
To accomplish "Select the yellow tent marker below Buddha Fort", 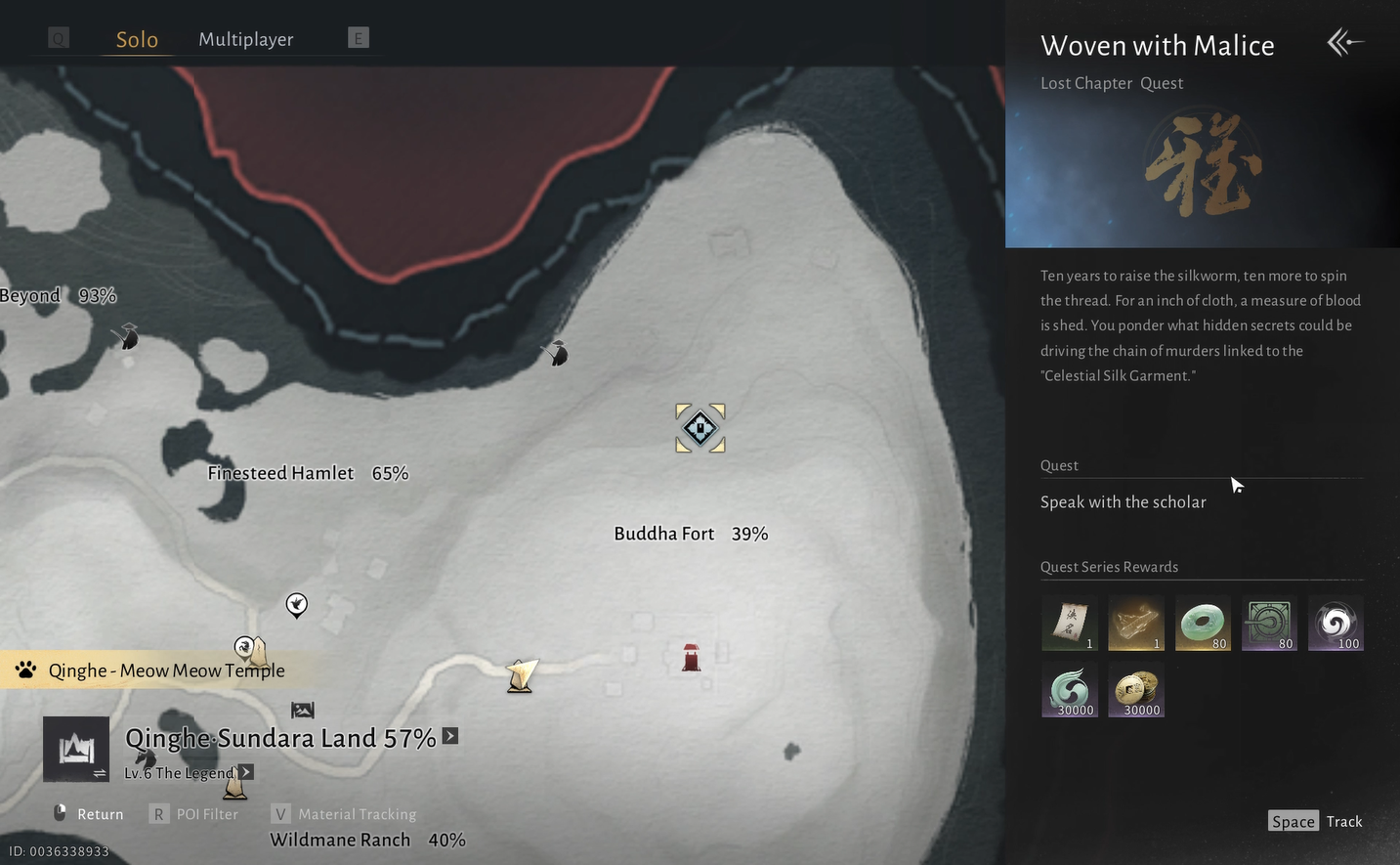I will point(519,674).
